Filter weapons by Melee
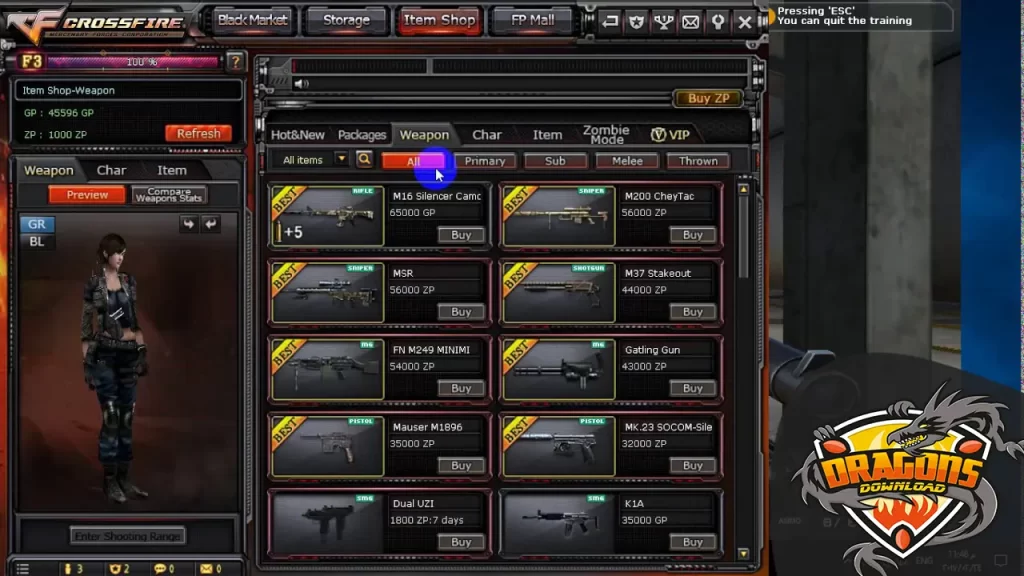Screen dimensions: 1024x576 [627, 160]
